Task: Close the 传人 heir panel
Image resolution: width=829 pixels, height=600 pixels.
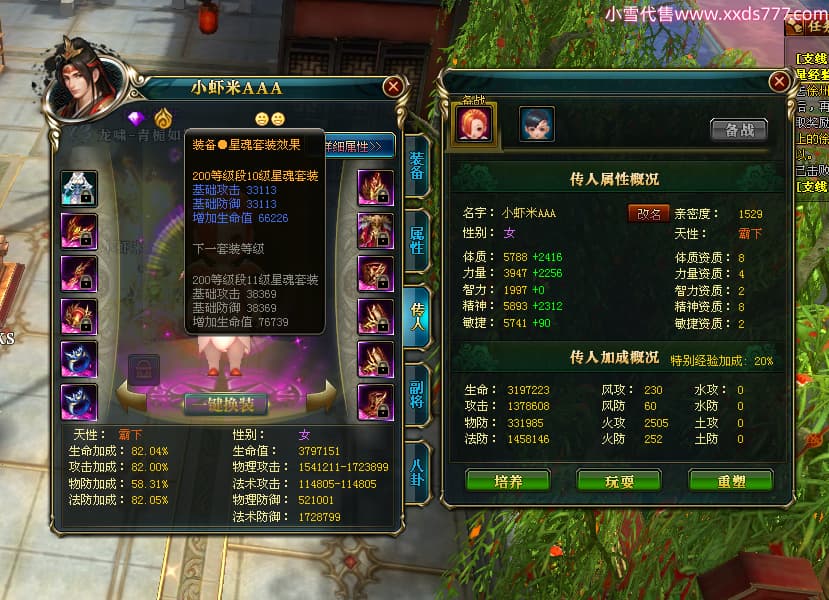Action: 778,82
